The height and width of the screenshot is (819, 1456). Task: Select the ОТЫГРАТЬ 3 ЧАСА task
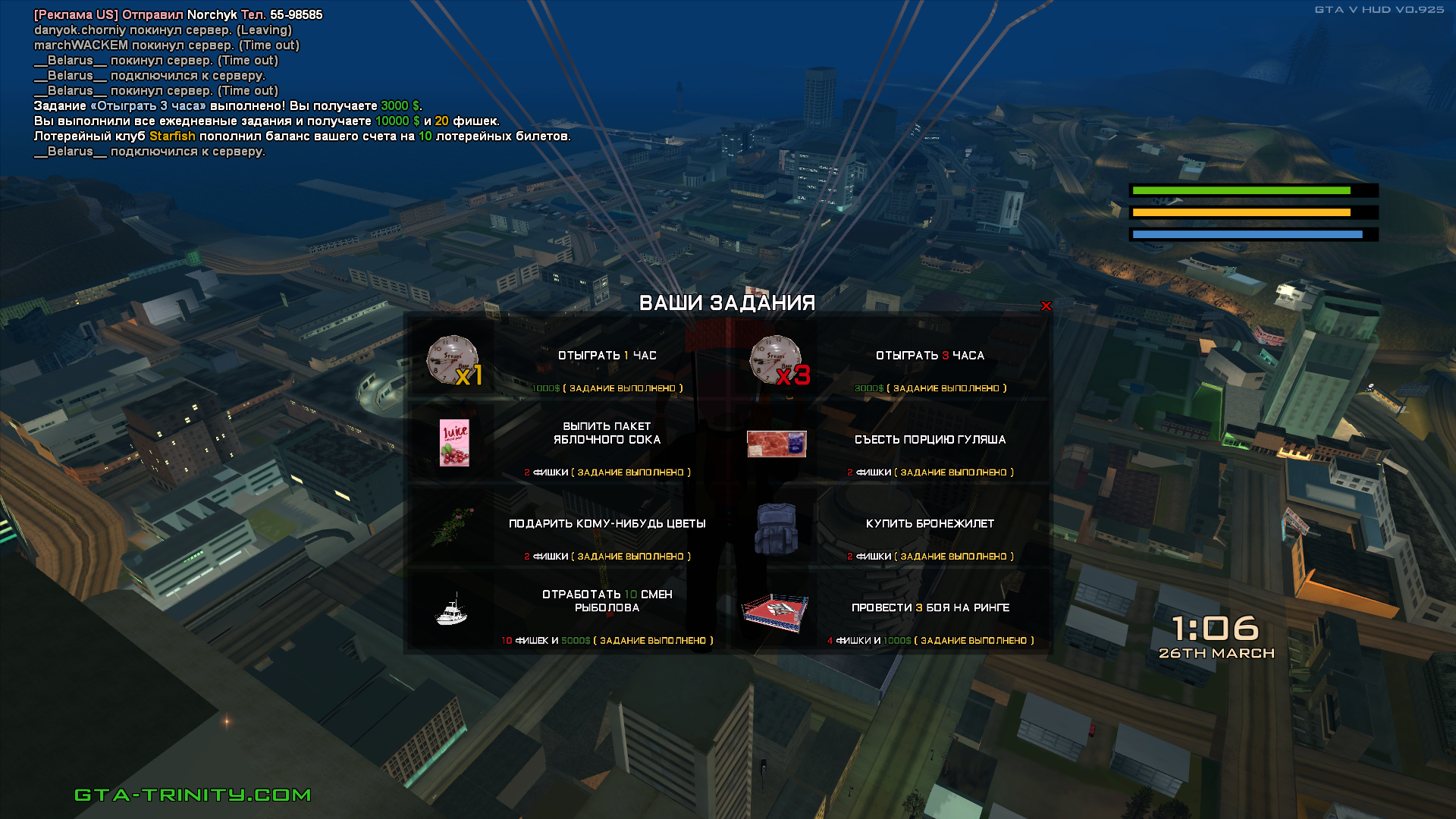click(930, 356)
